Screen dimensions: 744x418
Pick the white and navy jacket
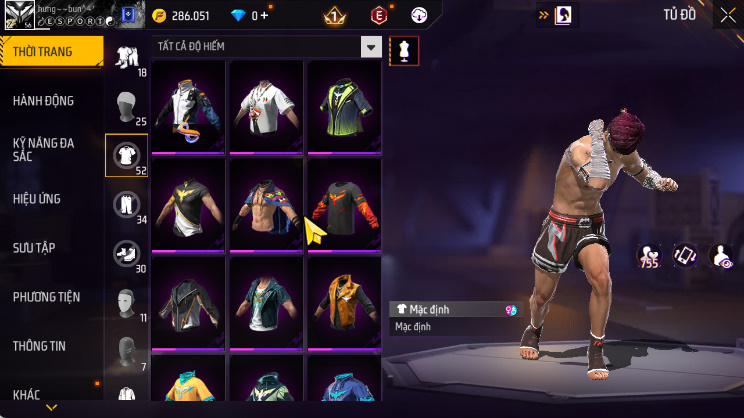pos(190,107)
